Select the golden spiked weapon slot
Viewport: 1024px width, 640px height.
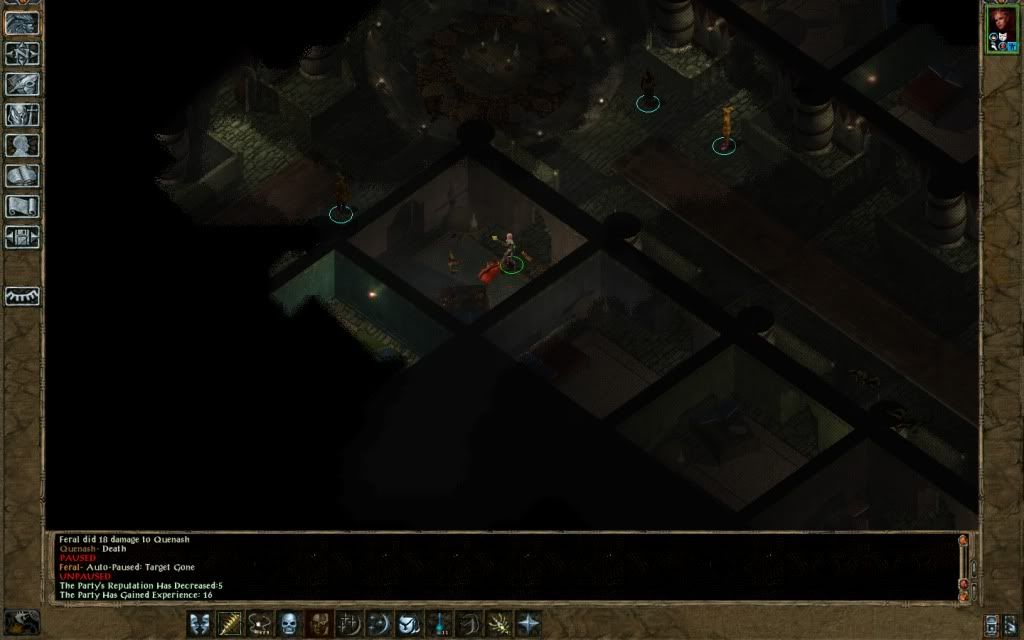230,624
